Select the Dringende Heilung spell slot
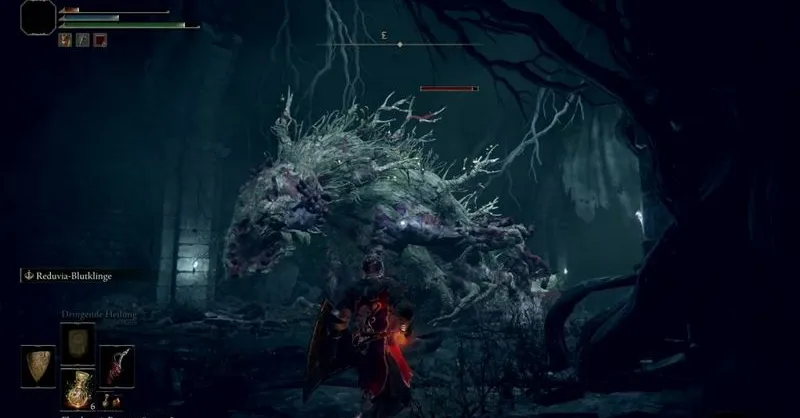The image size is (800, 418). tap(77, 343)
